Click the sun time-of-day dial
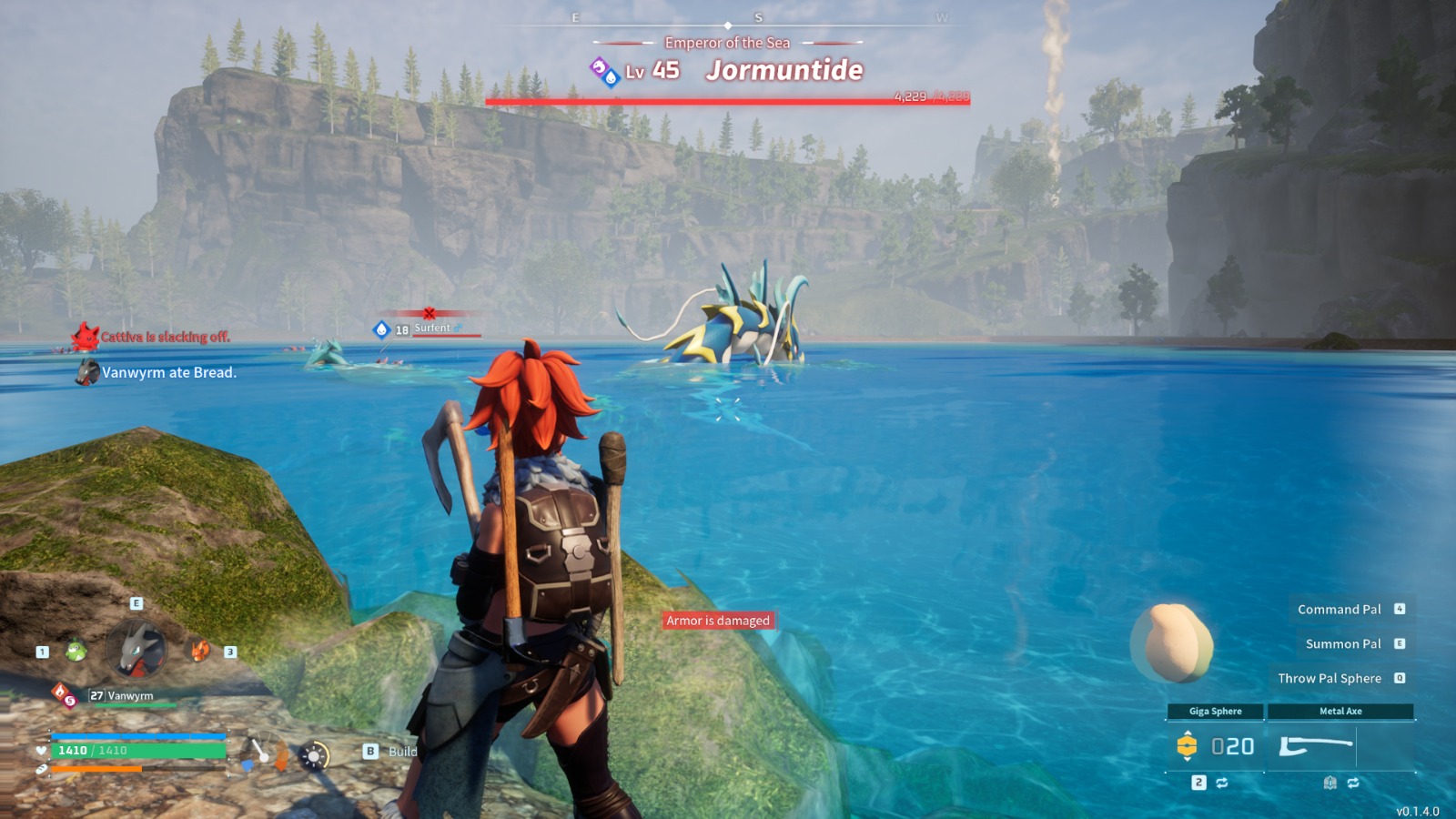Viewport: 1456px width, 819px height. click(315, 755)
